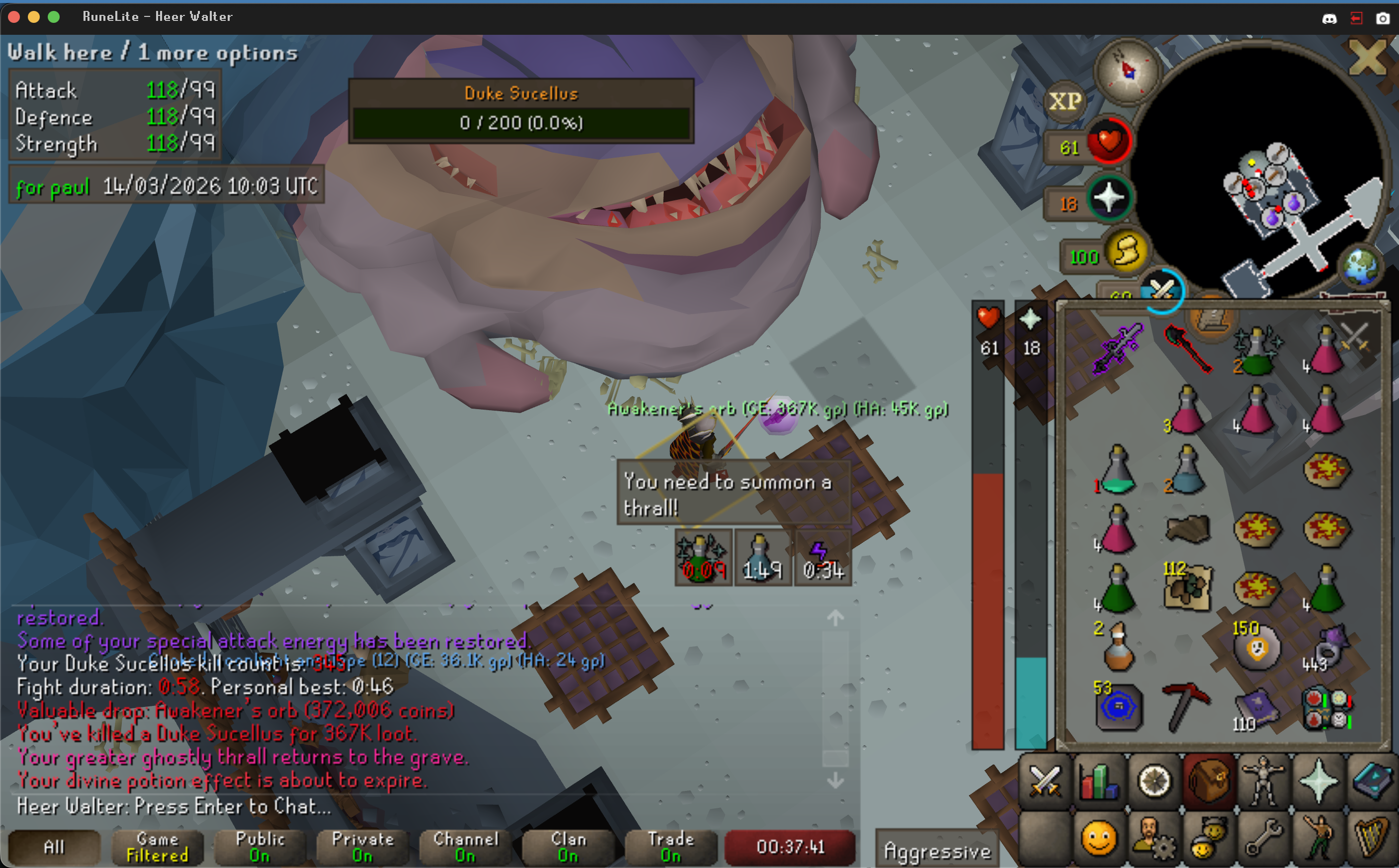This screenshot has height=868, width=1399.
Task: Toggle the special attack orb
Action: 1162,290
